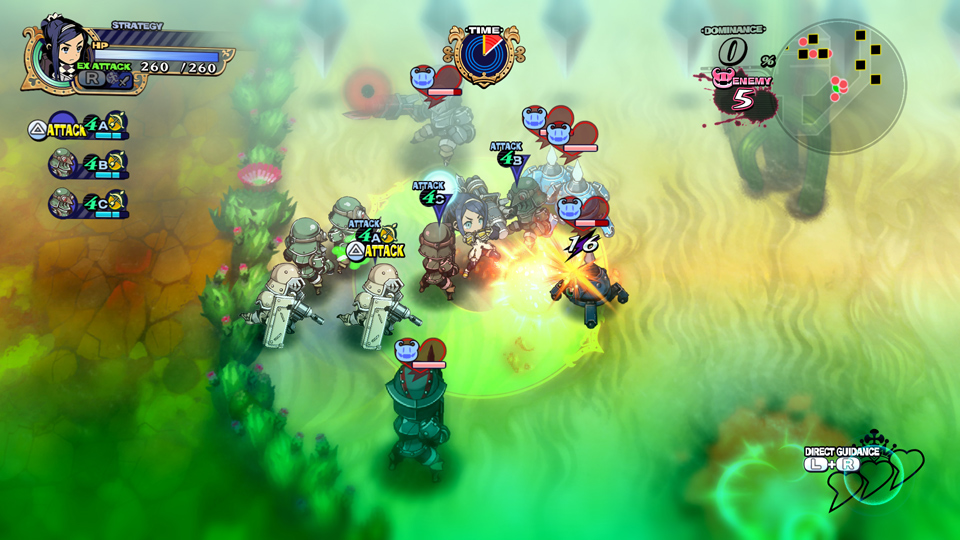Pick squad 4C row in the squad list
The height and width of the screenshot is (540, 960).
point(86,203)
